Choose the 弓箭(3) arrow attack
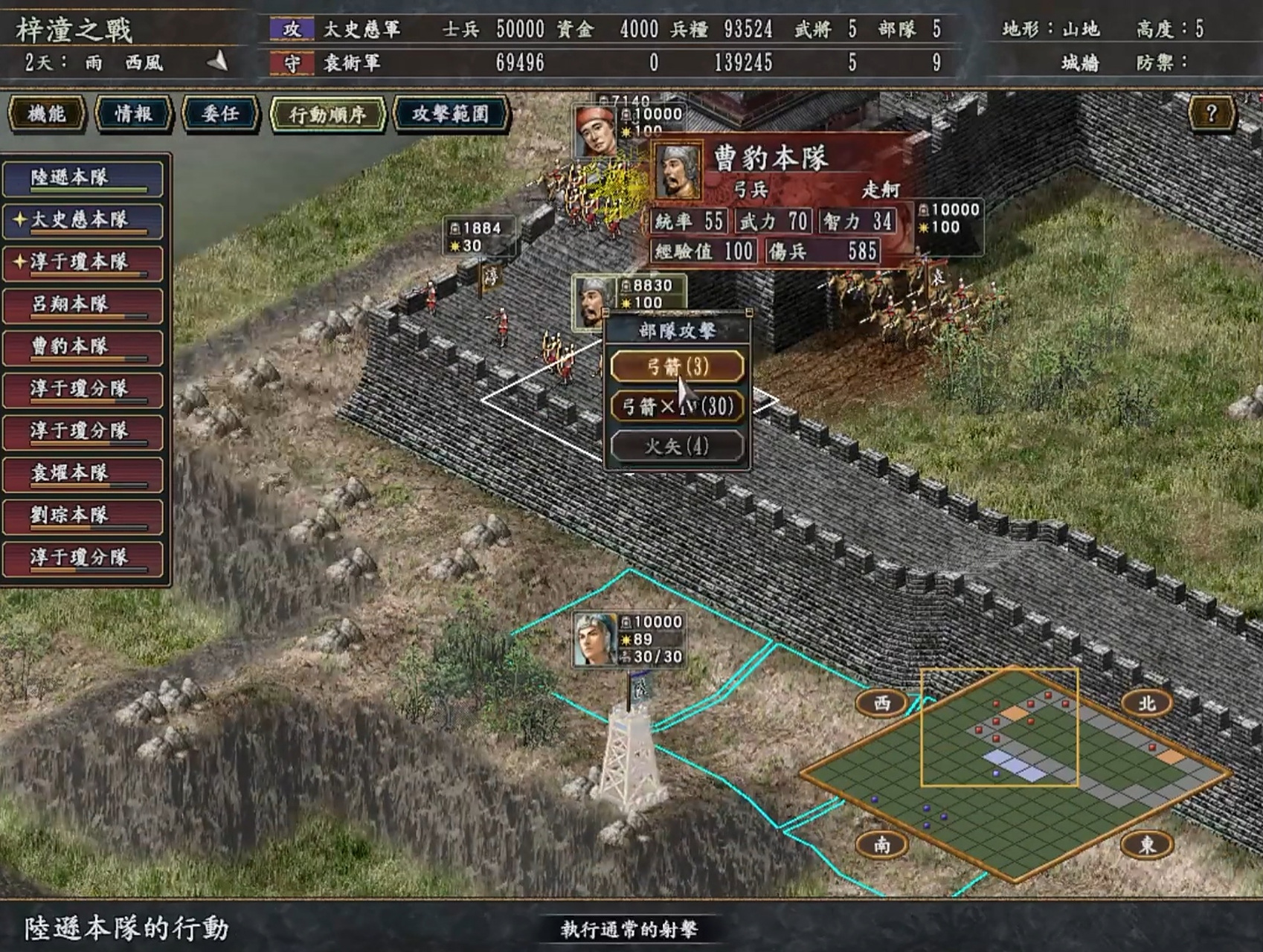Screen dimensions: 1263x952 click(x=676, y=367)
